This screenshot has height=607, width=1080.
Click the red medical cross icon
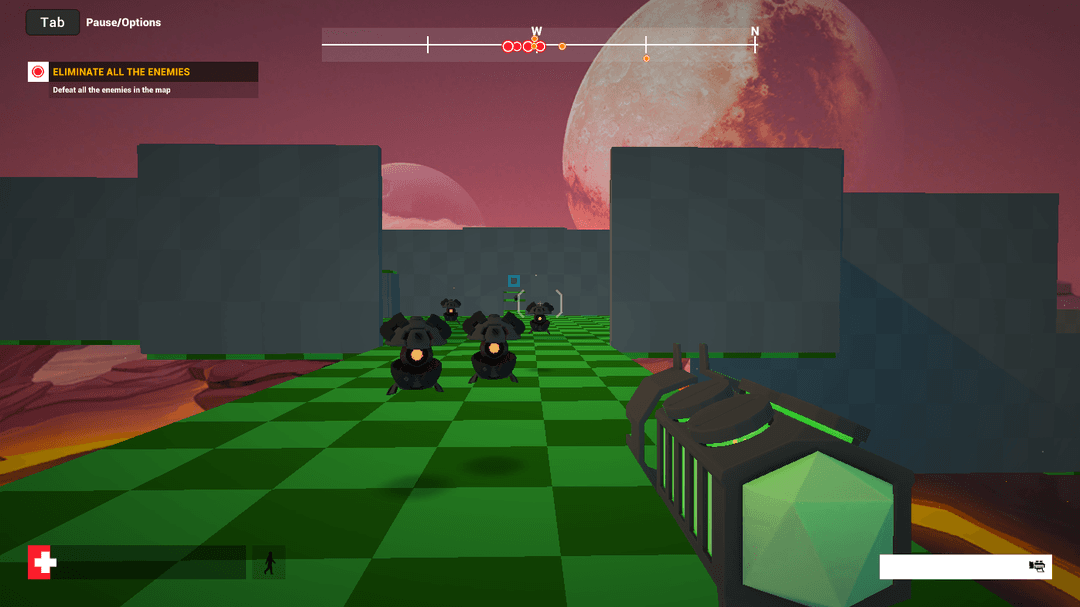[42, 563]
